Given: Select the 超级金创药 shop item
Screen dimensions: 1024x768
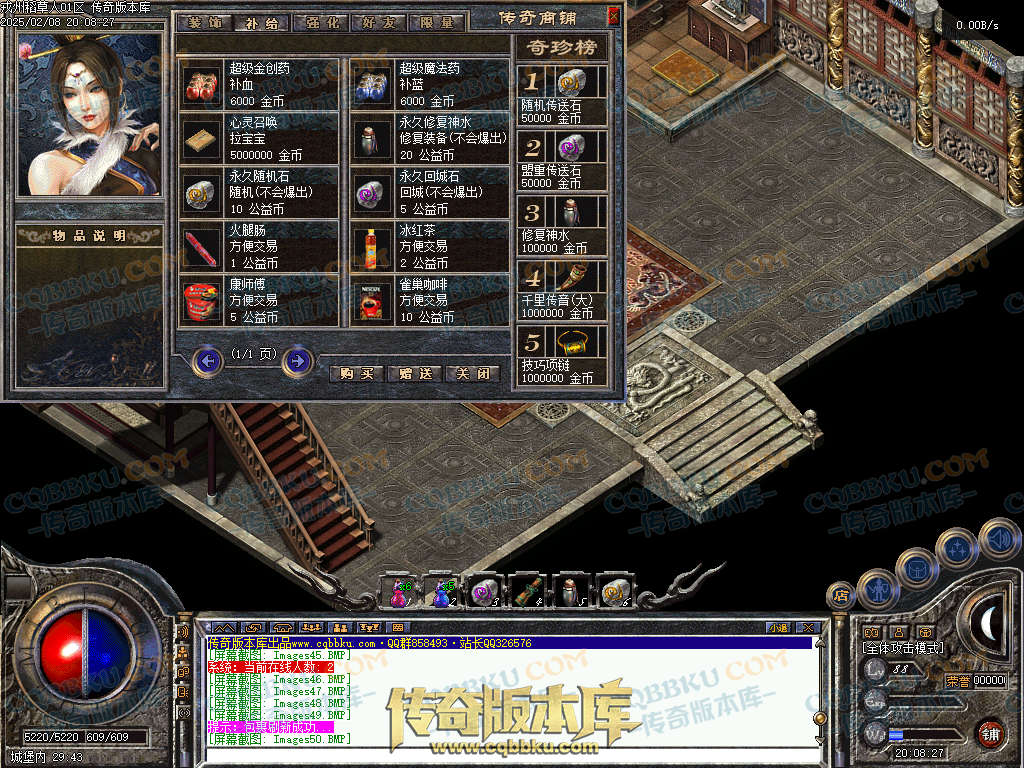Looking at the screenshot, I should tap(204, 84).
